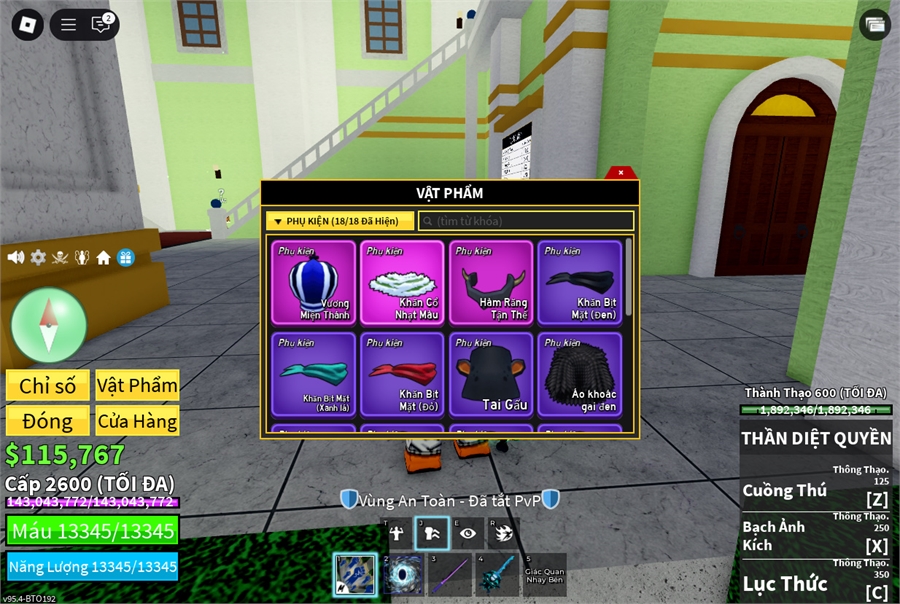Open the Roblox menu logo button
Screen dimensions: 900x604
(x=27, y=25)
